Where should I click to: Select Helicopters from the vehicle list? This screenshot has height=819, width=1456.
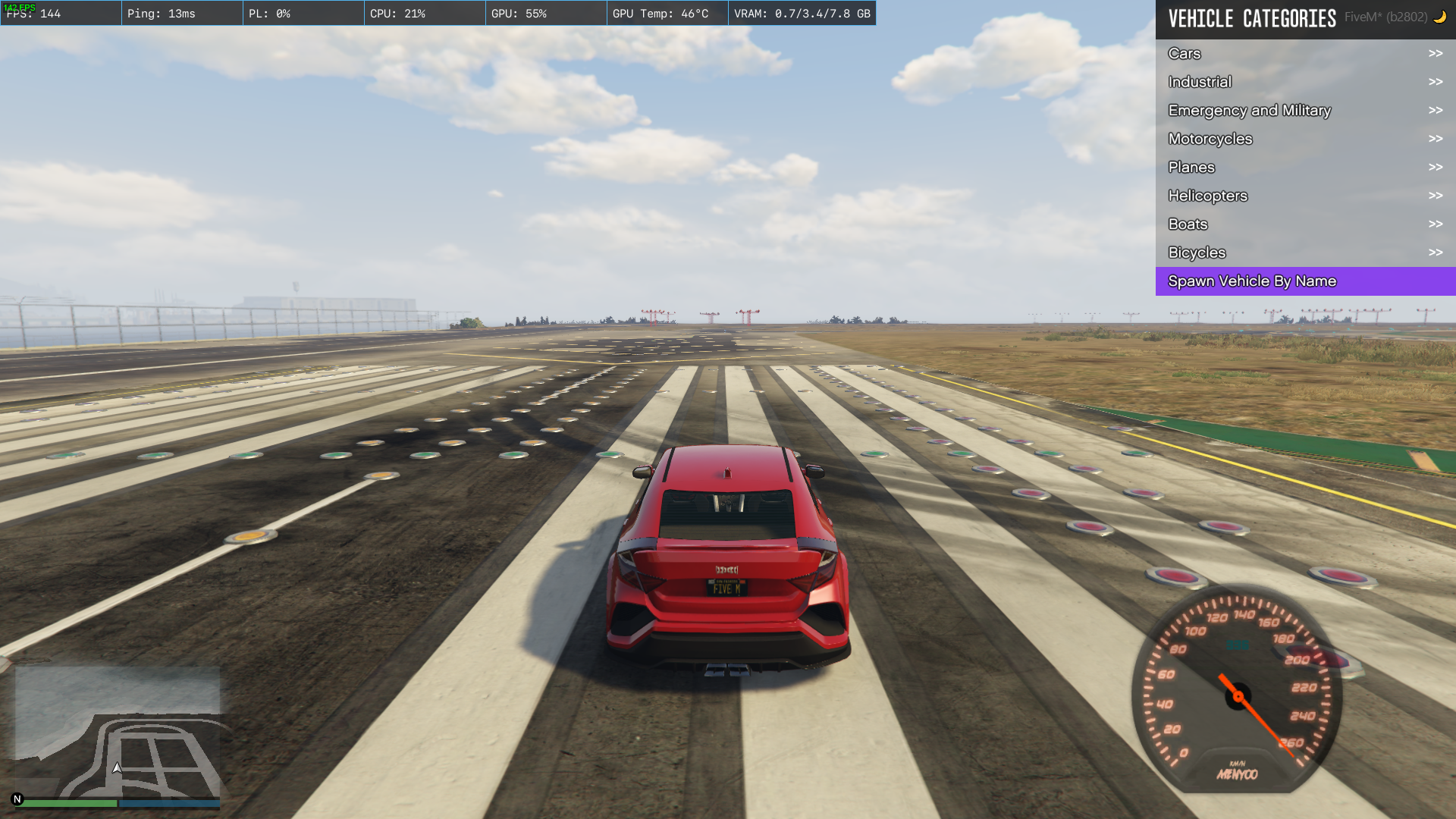pos(1304,196)
